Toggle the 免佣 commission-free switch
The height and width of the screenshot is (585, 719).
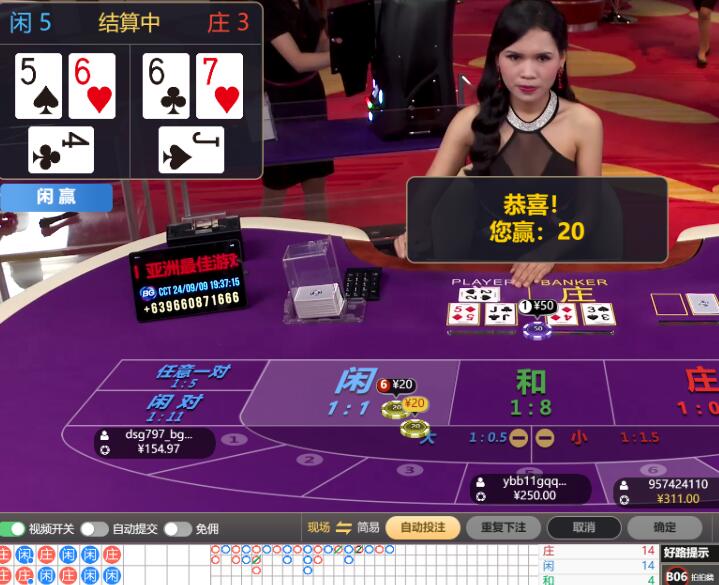tap(176, 528)
